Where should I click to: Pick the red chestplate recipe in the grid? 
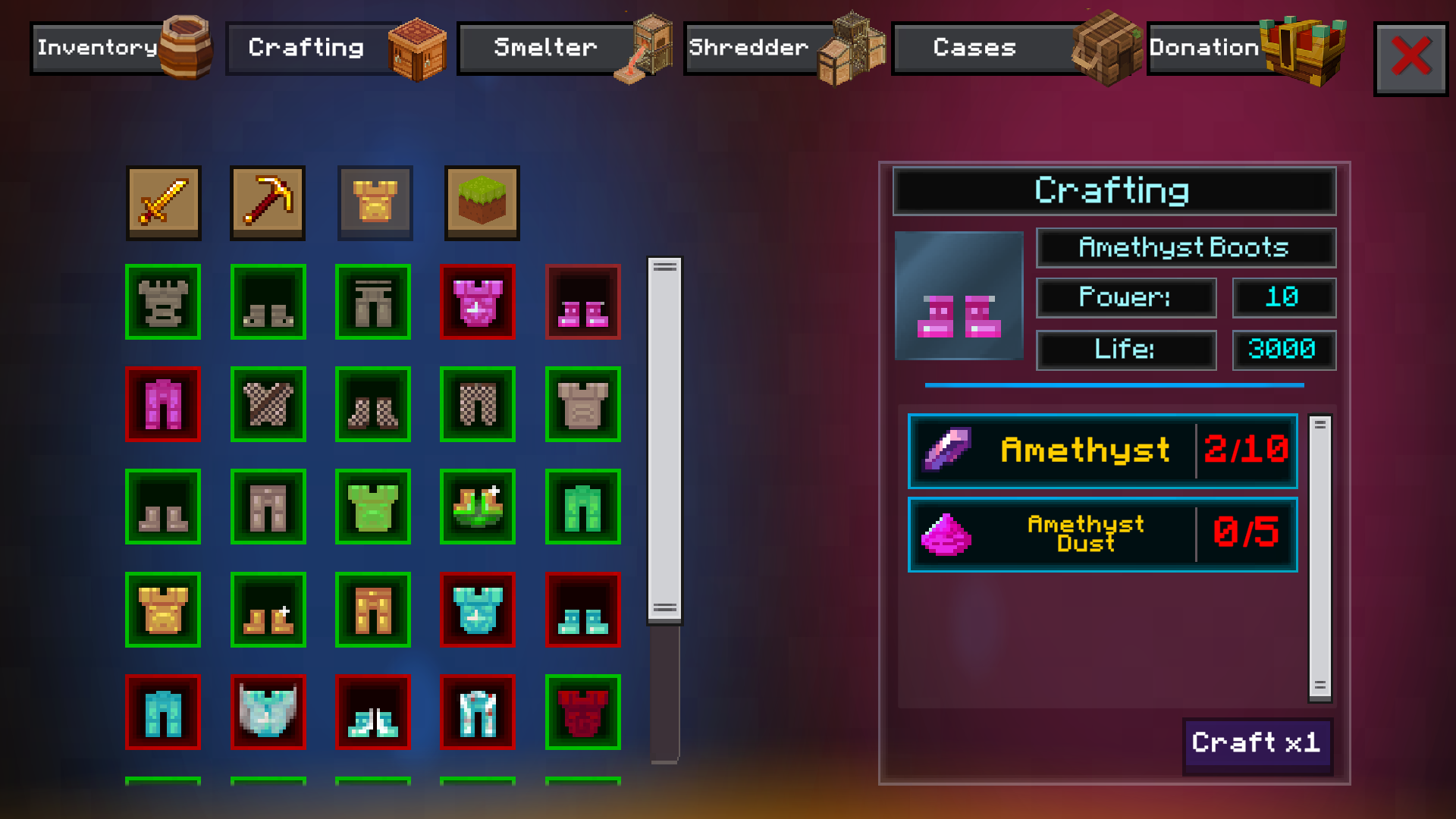pyautogui.click(x=583, y=713)
